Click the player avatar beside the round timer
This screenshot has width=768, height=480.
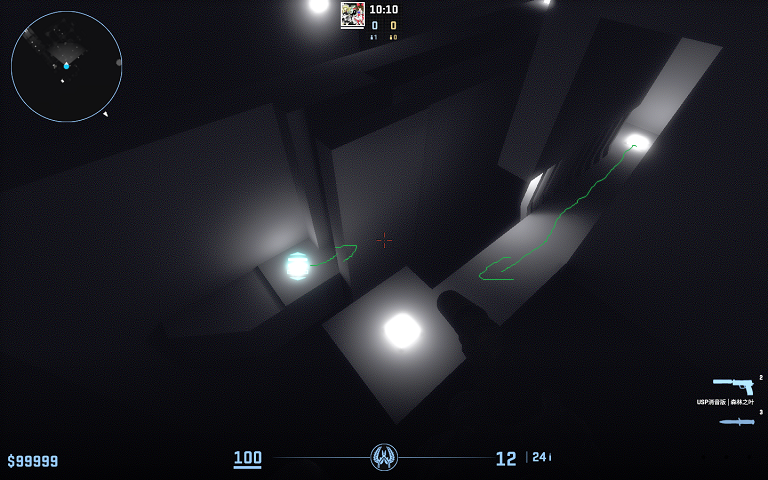tap(352, 14)
